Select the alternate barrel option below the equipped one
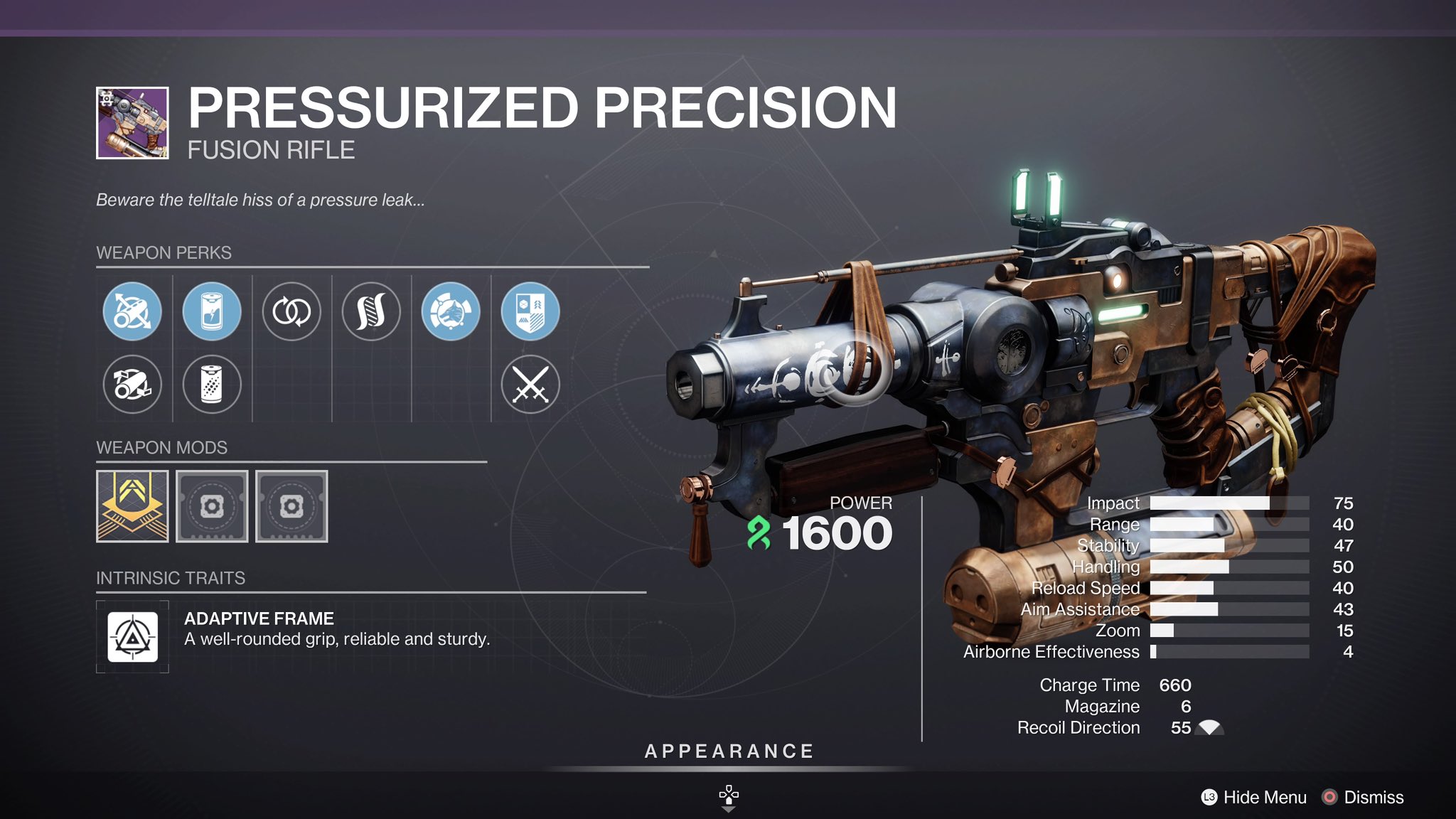1456x819 pixels. click(x=132, y=385)
